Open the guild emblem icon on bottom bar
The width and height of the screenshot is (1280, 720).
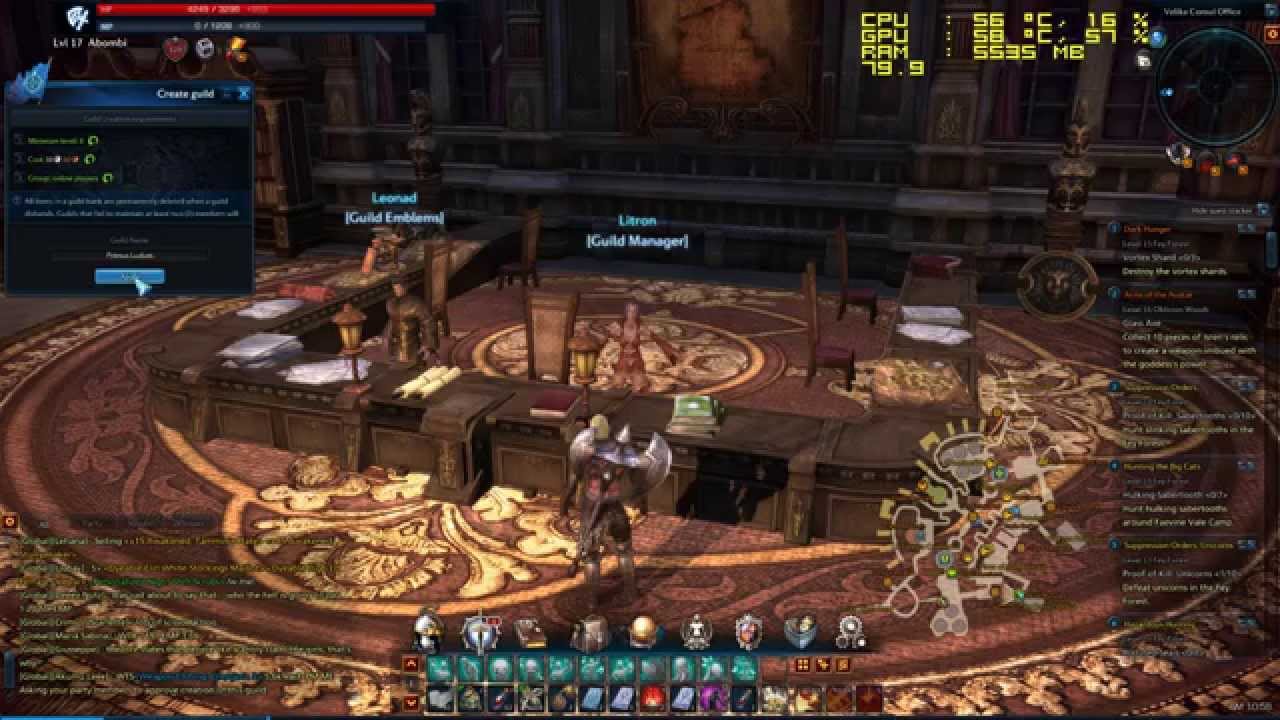tap(694, 631)
